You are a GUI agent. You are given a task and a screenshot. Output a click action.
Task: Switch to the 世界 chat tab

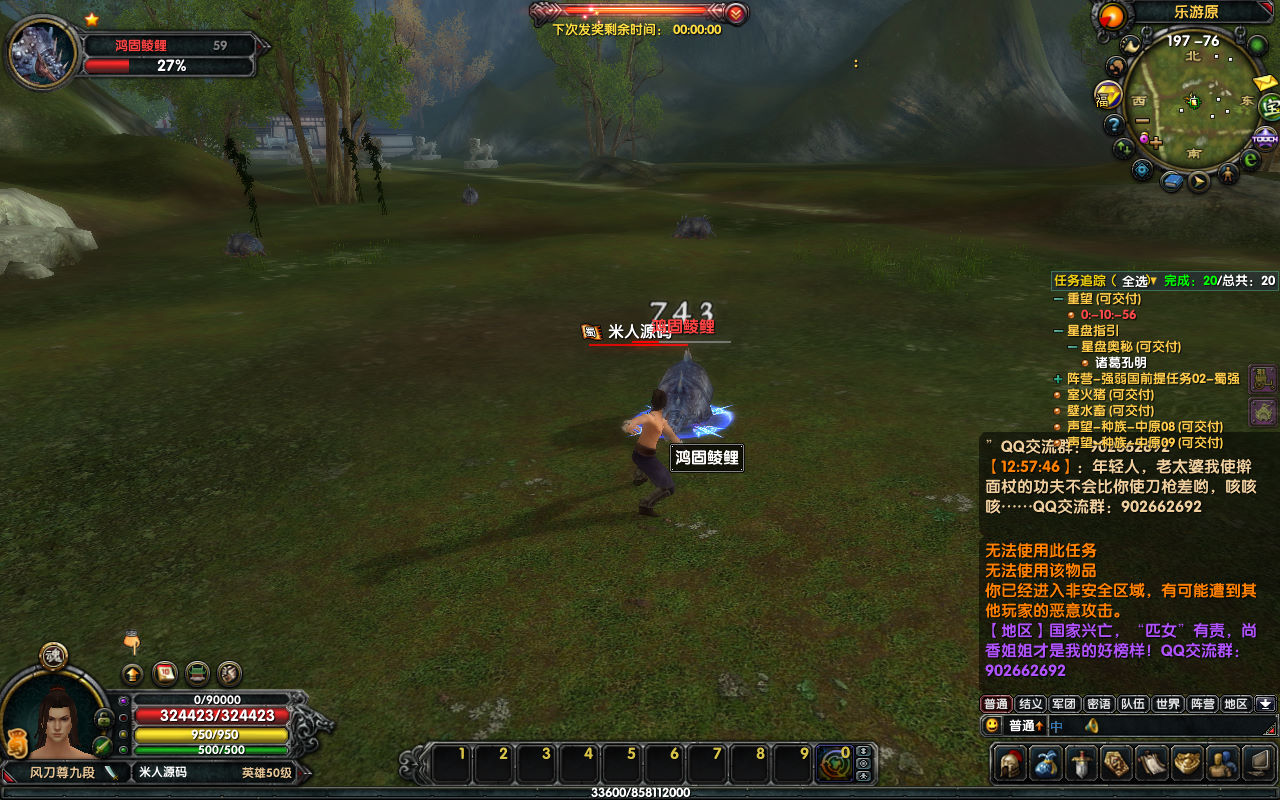[x=1167, y=704]
